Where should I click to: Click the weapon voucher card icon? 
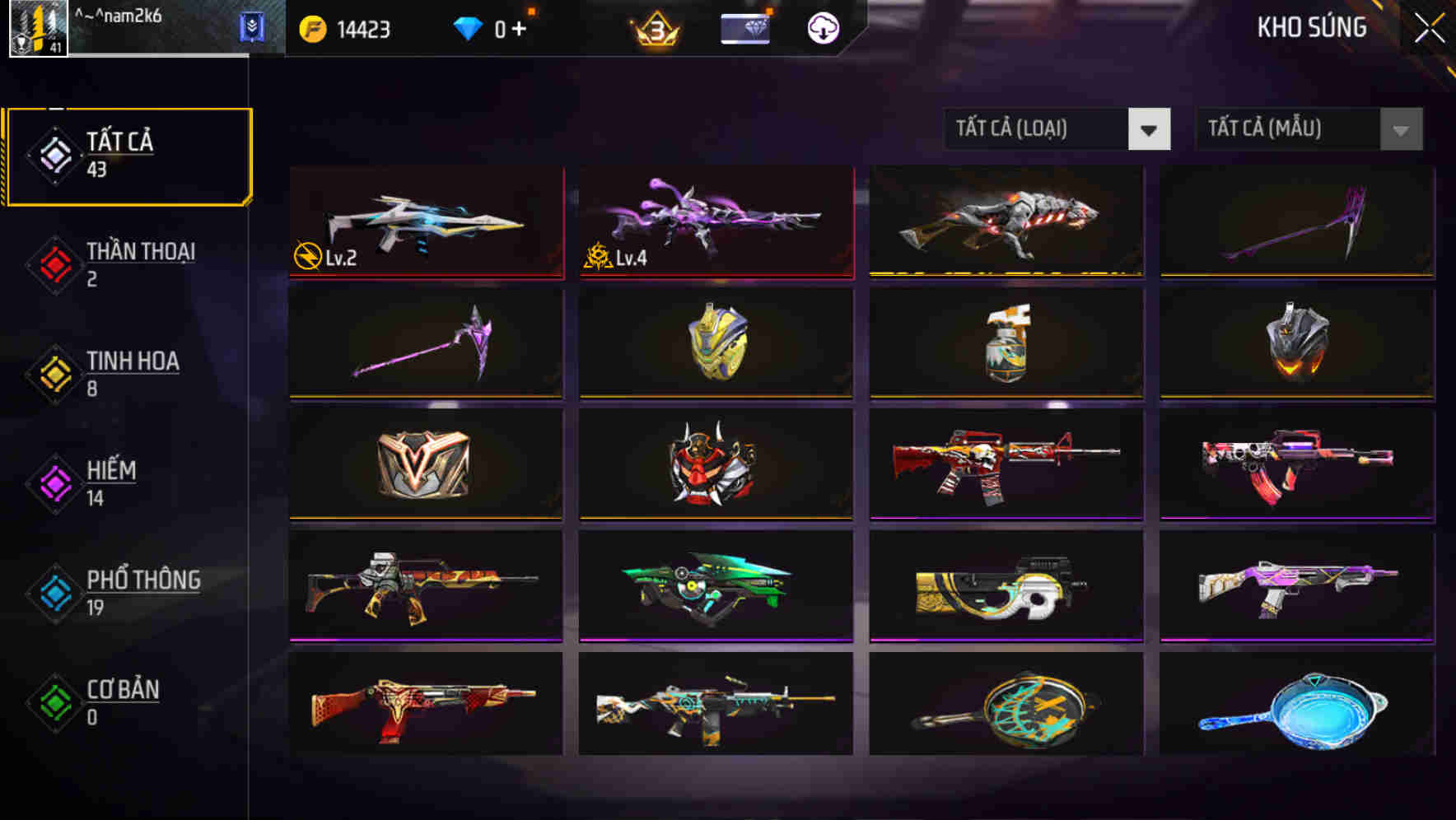[744, 27]
